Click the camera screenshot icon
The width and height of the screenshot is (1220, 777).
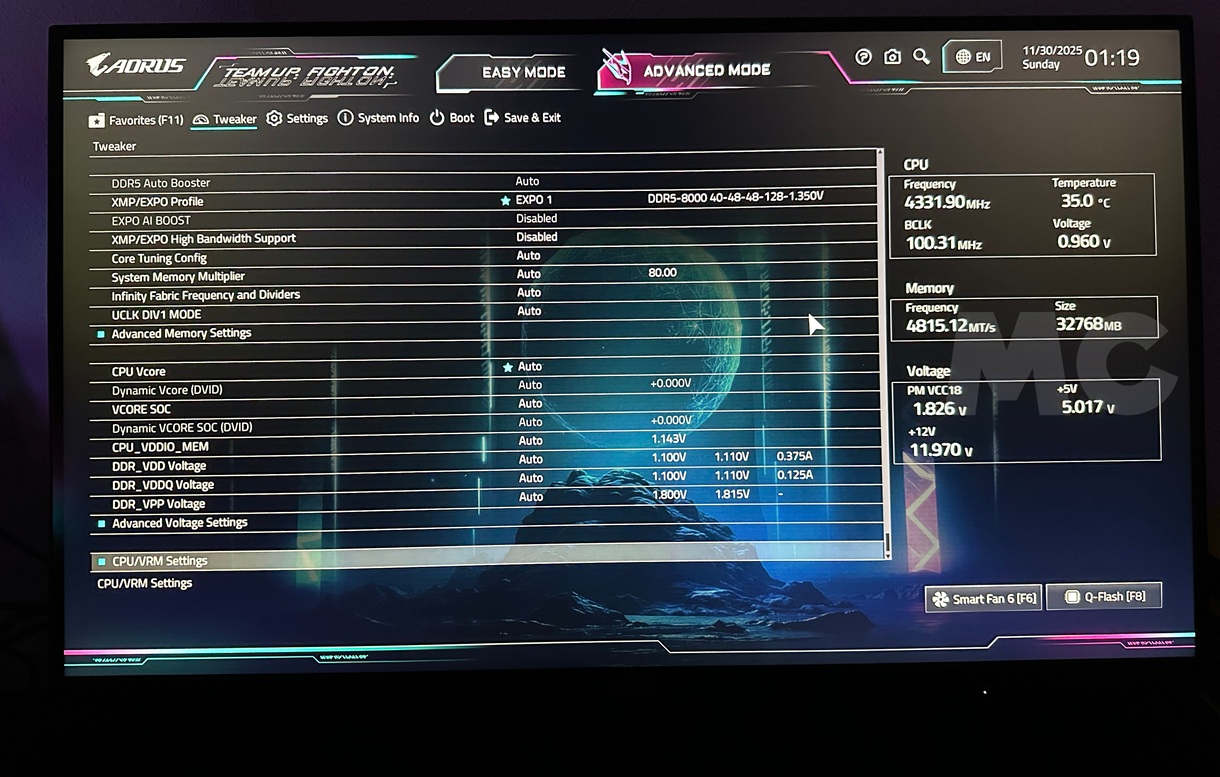pos(892,57)
